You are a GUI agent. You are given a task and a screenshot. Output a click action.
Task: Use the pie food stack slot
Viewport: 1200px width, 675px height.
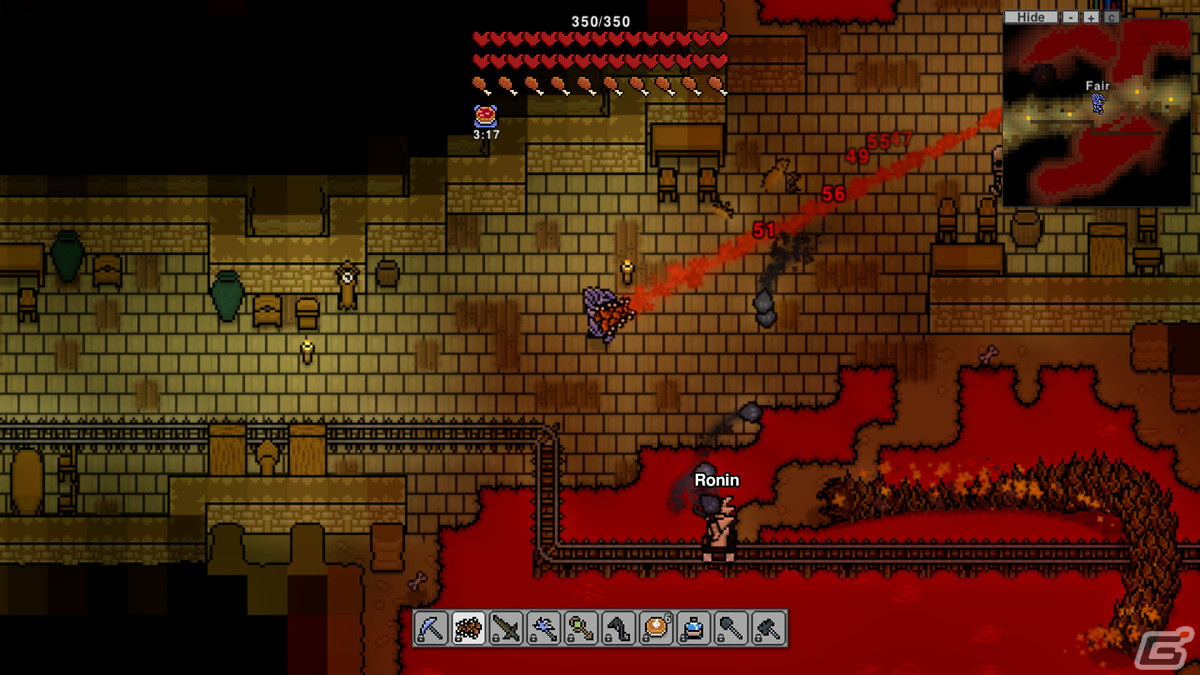pyautogui.click(x=656, y=628)
